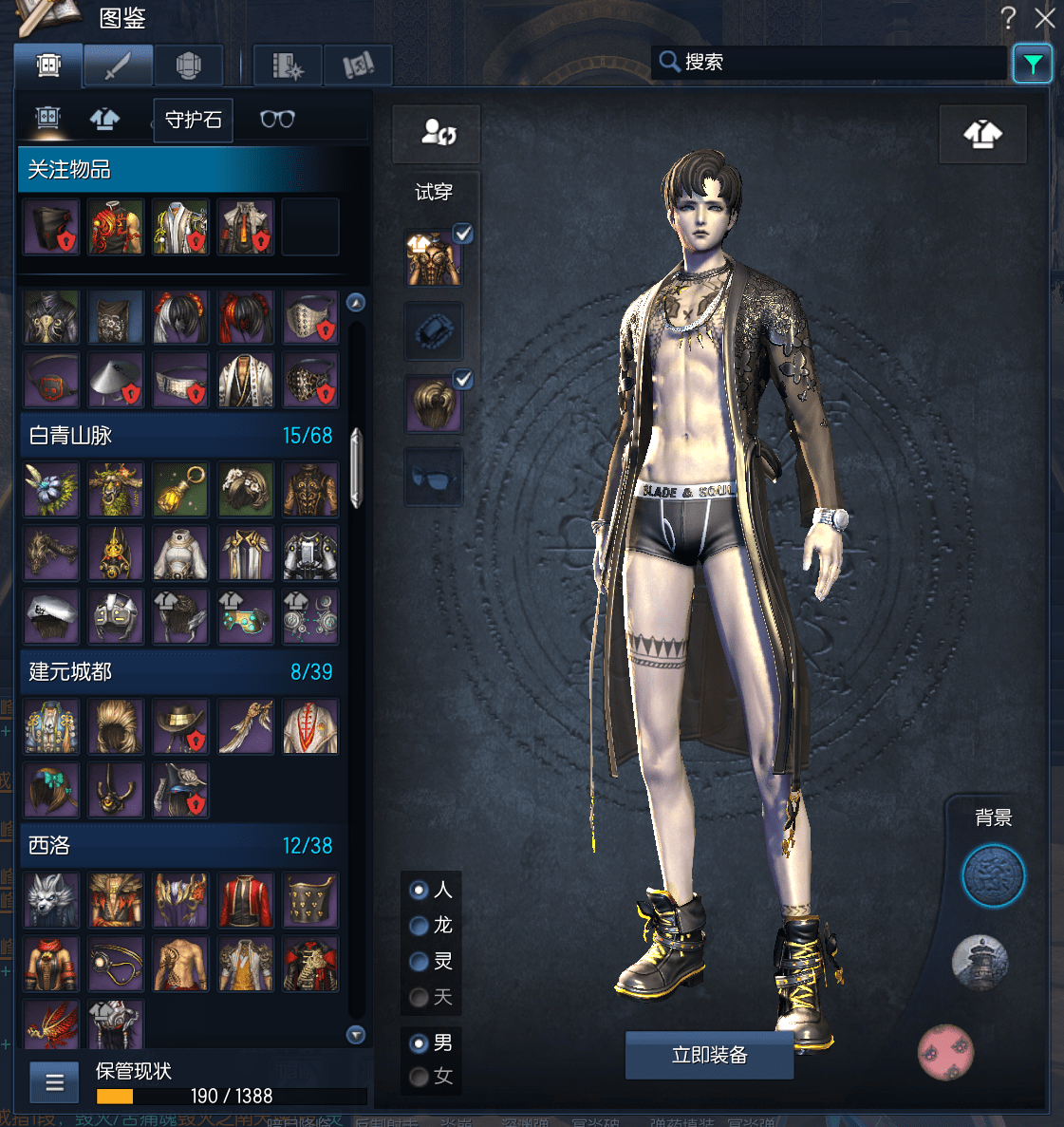Switch to the sword weapon tab

pyautogui.click(x=118, y=66)
